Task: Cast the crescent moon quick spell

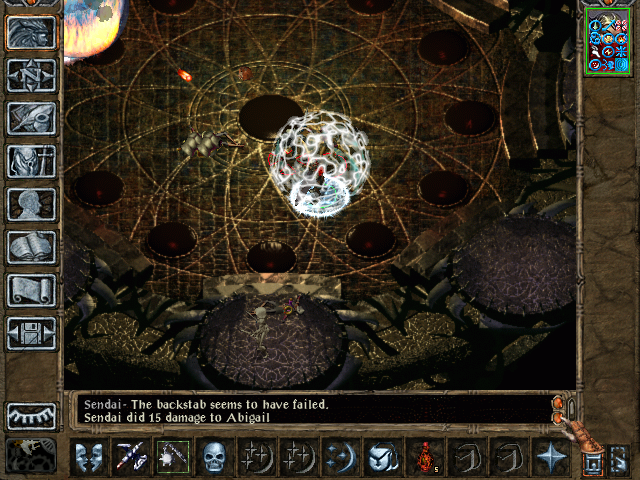Action: pyautogui.click(x=339, y=457)
